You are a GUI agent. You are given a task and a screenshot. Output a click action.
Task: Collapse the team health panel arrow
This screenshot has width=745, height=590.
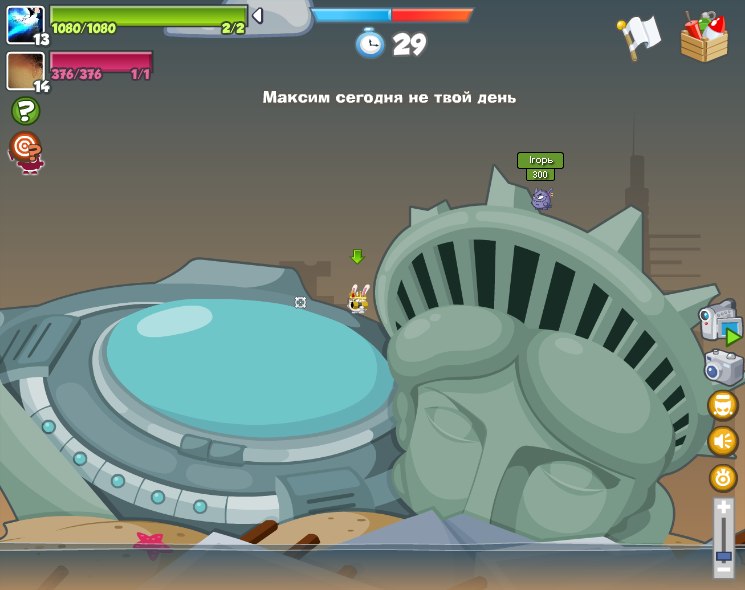[257, 16]
